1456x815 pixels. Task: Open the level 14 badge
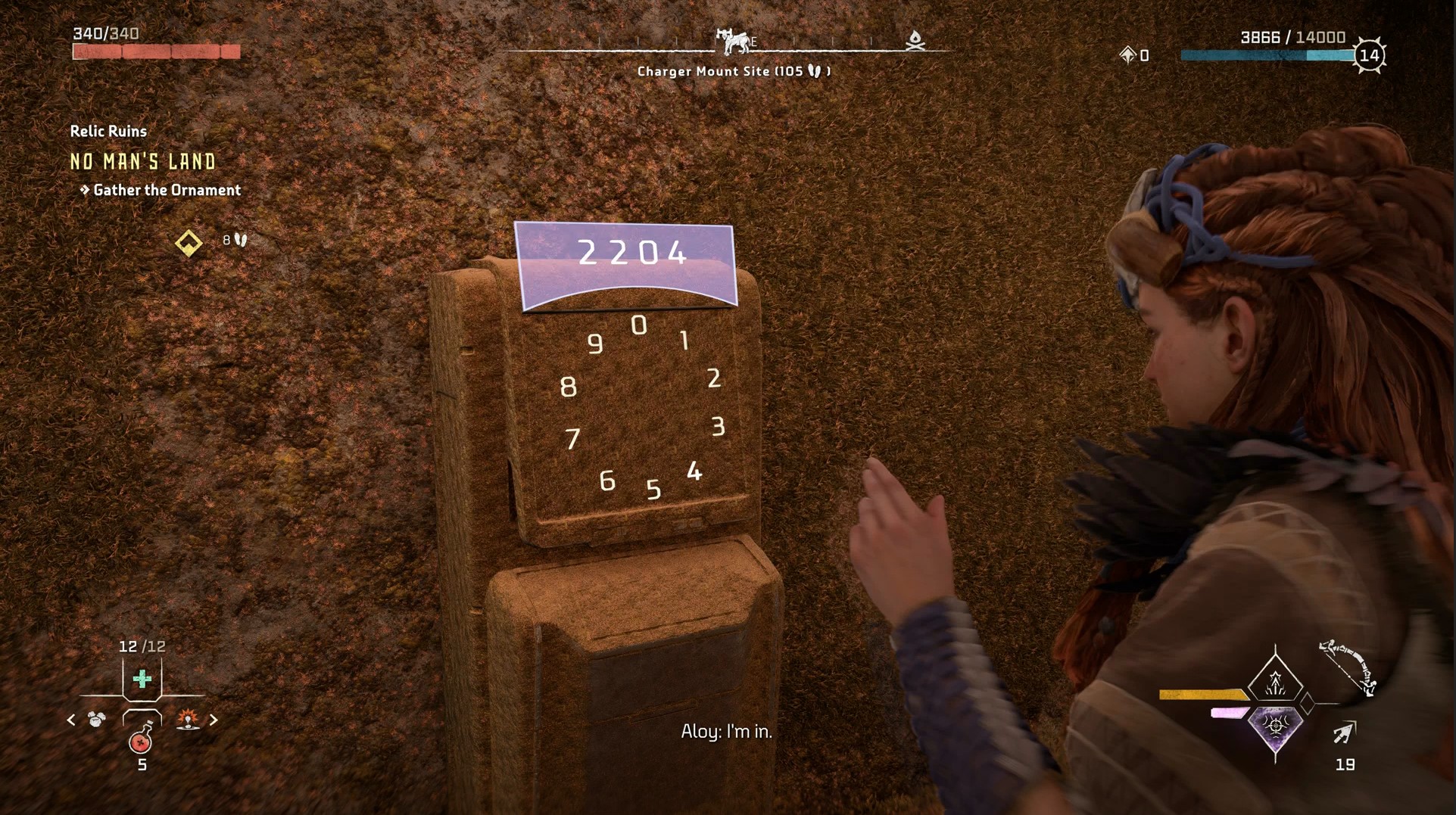1369,56
